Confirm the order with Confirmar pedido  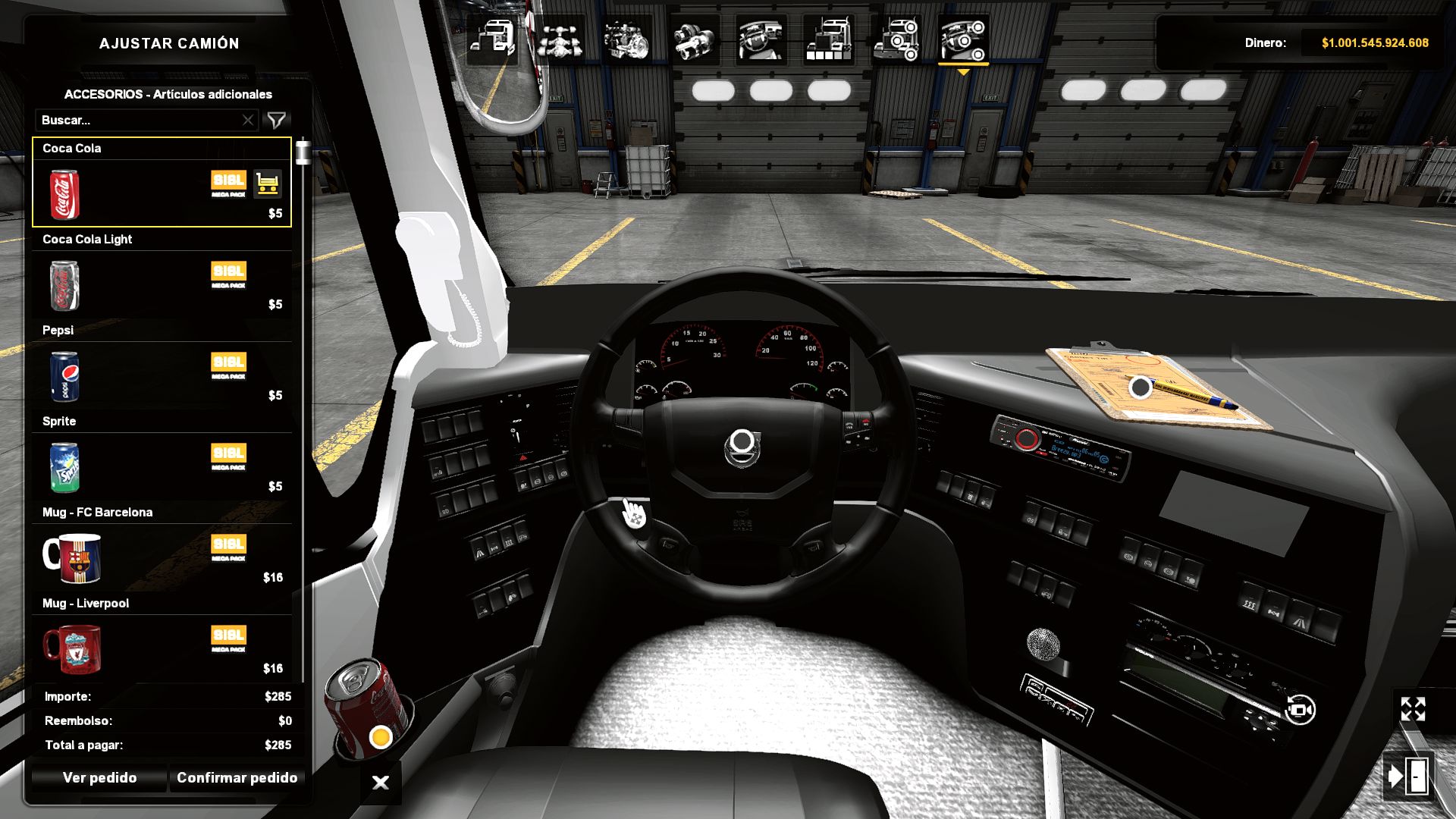(237, 778)
